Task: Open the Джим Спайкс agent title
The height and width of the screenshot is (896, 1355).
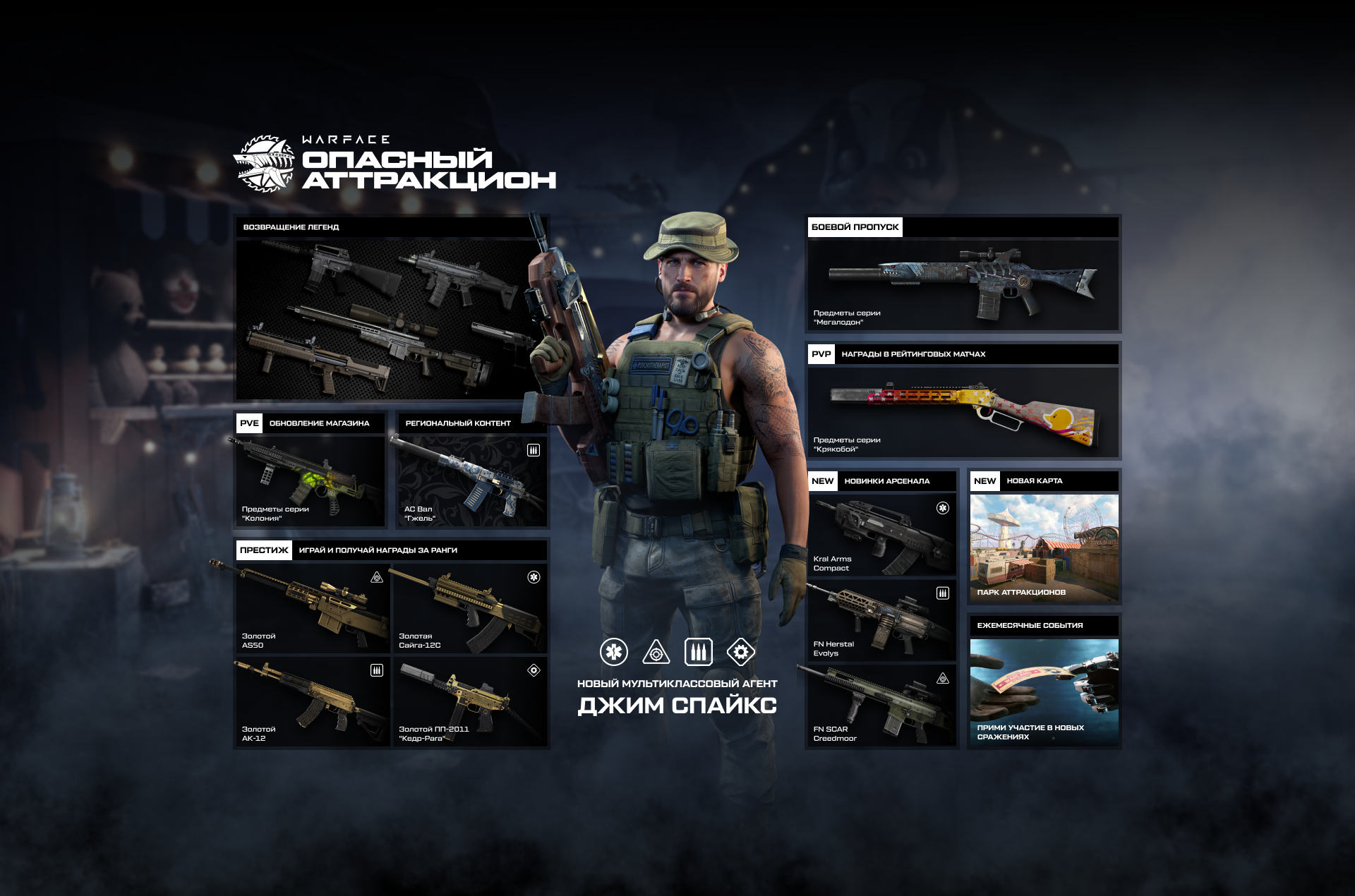Action: click(677, 705)
